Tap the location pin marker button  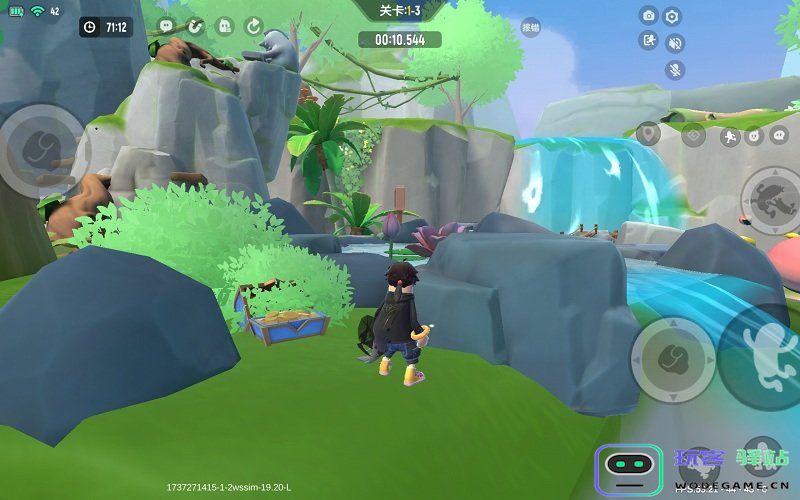point(648,134)
